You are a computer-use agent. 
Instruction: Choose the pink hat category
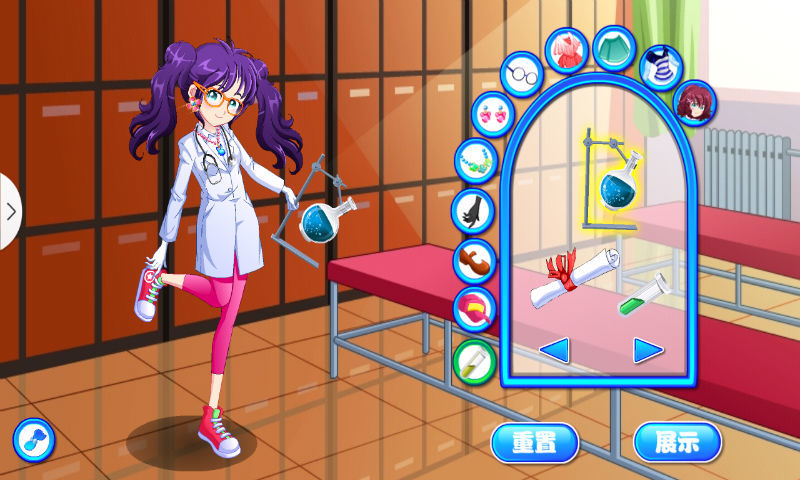click(475, 309)
